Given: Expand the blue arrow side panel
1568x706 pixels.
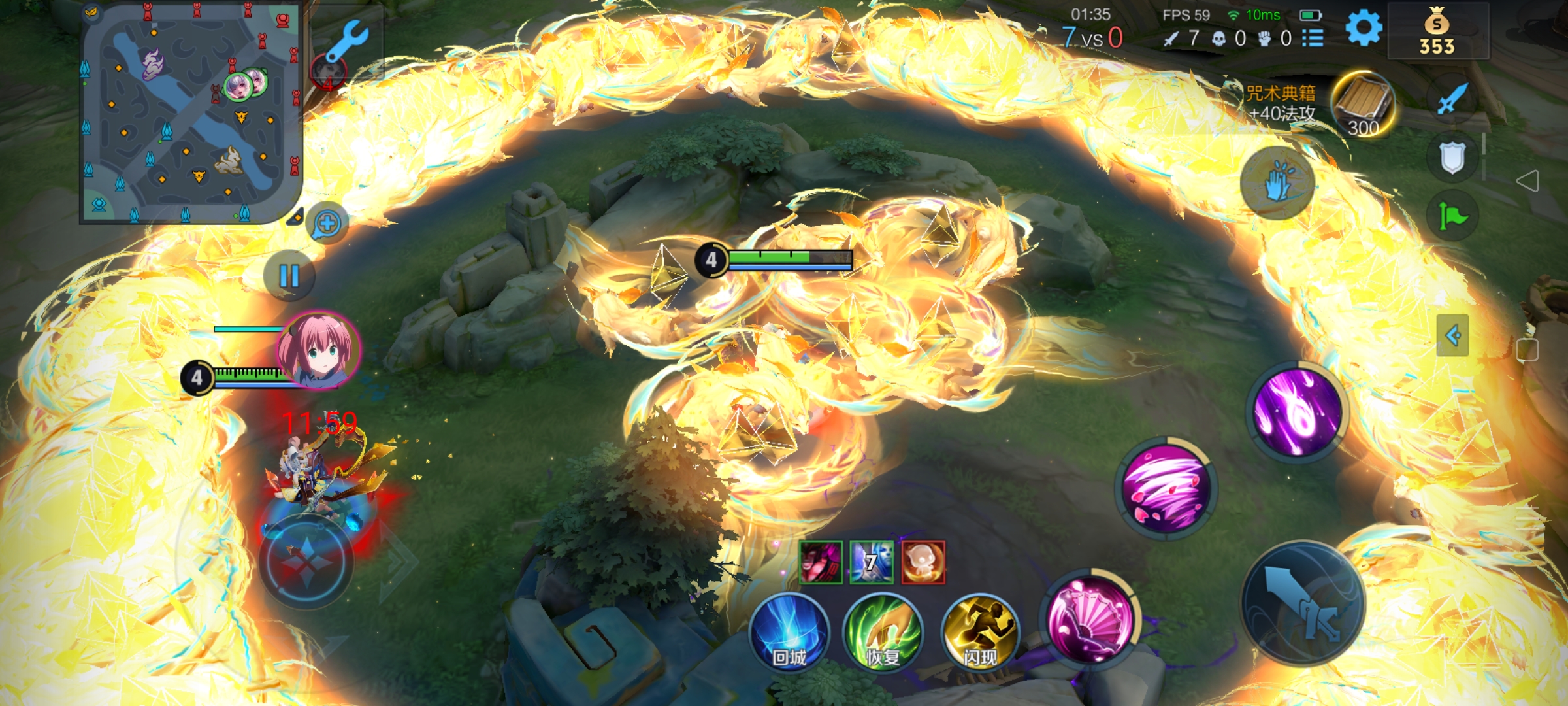Looking at the screenshot, I should 1452,336.
